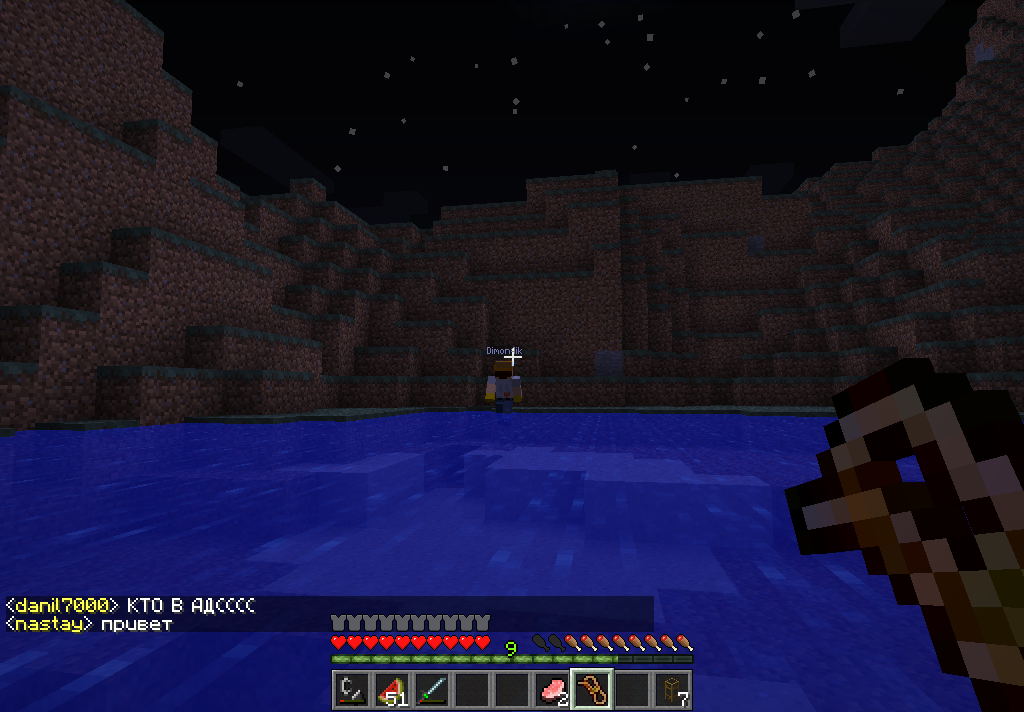Equip the diamond sword from the hotbar
The width and height of the screenshot is (1024, 712).
pyautogui.click(x=431, y=690)
